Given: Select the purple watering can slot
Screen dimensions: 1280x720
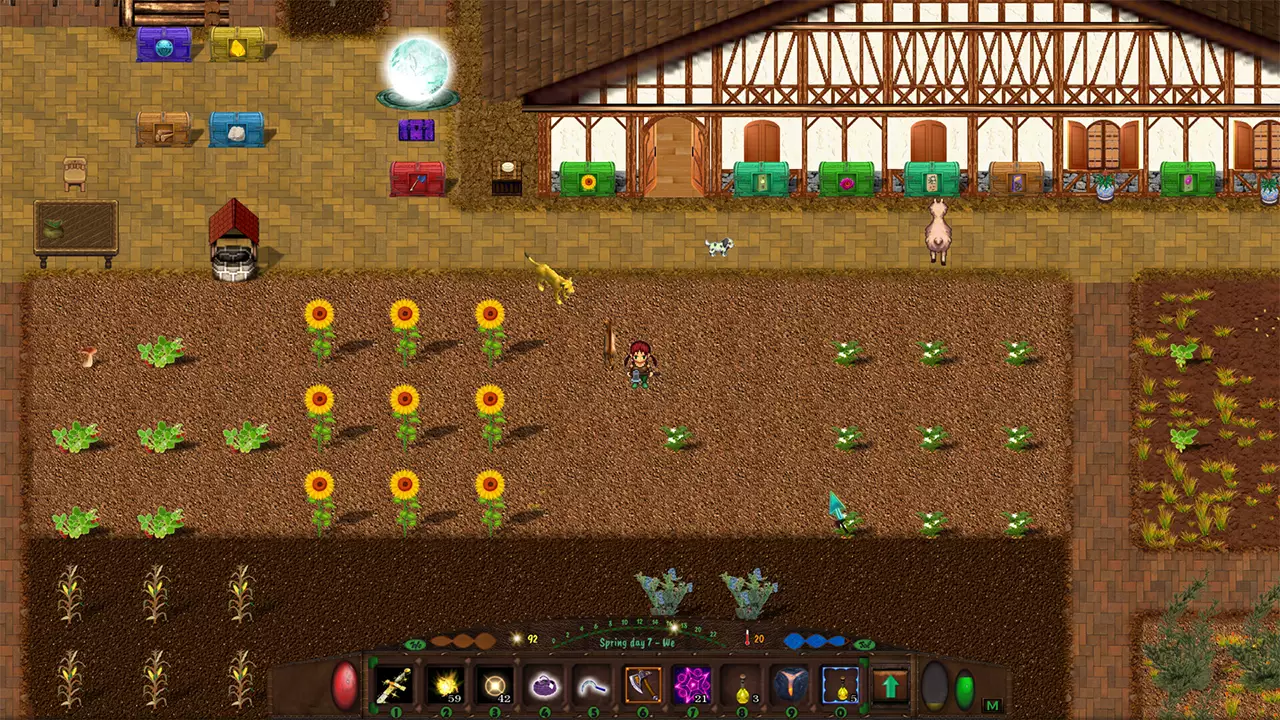Looking at the screenshot, I should pyautogui.click(x=543, y=686).
